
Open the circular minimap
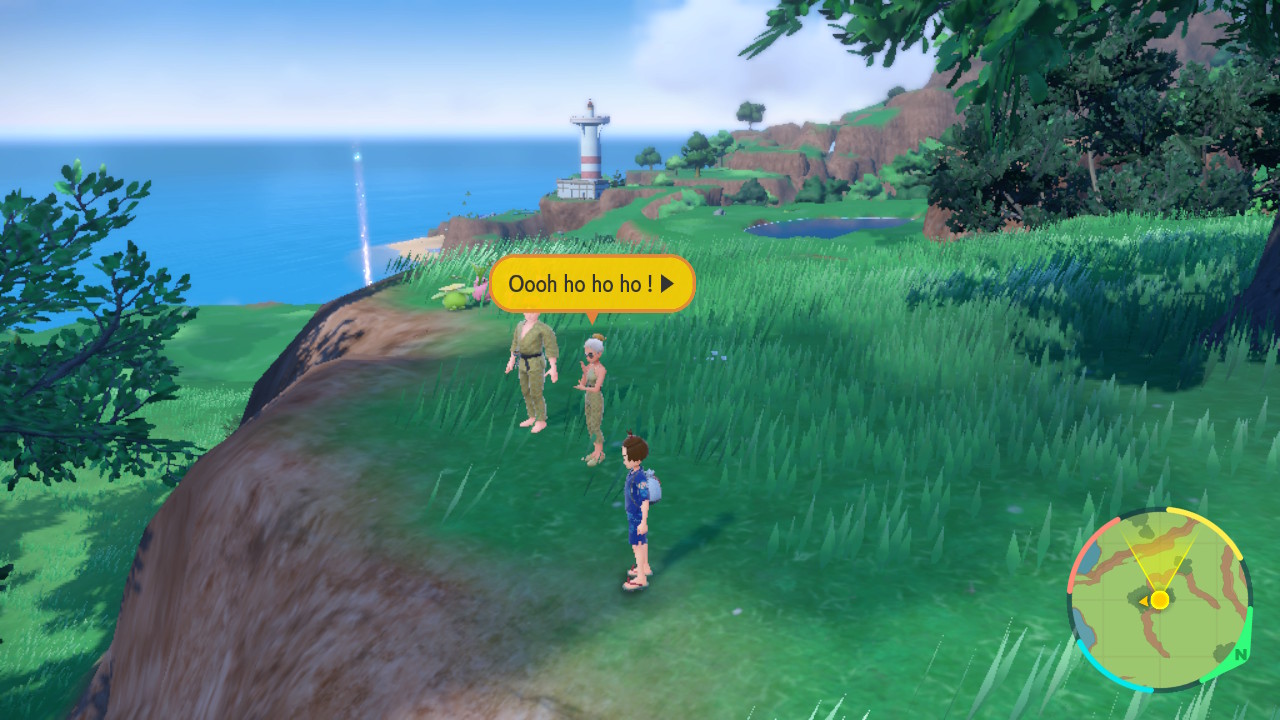1159,600
